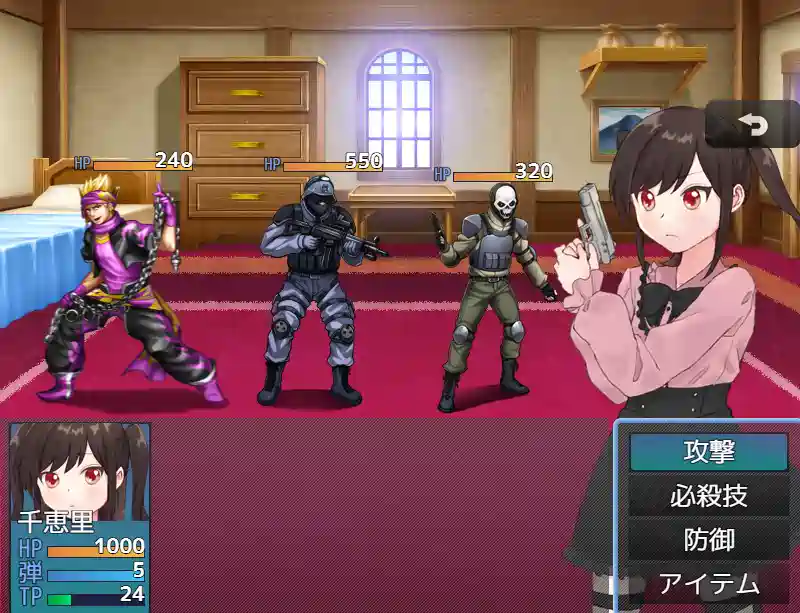Select the 防御 defend command

click(708, 540)
